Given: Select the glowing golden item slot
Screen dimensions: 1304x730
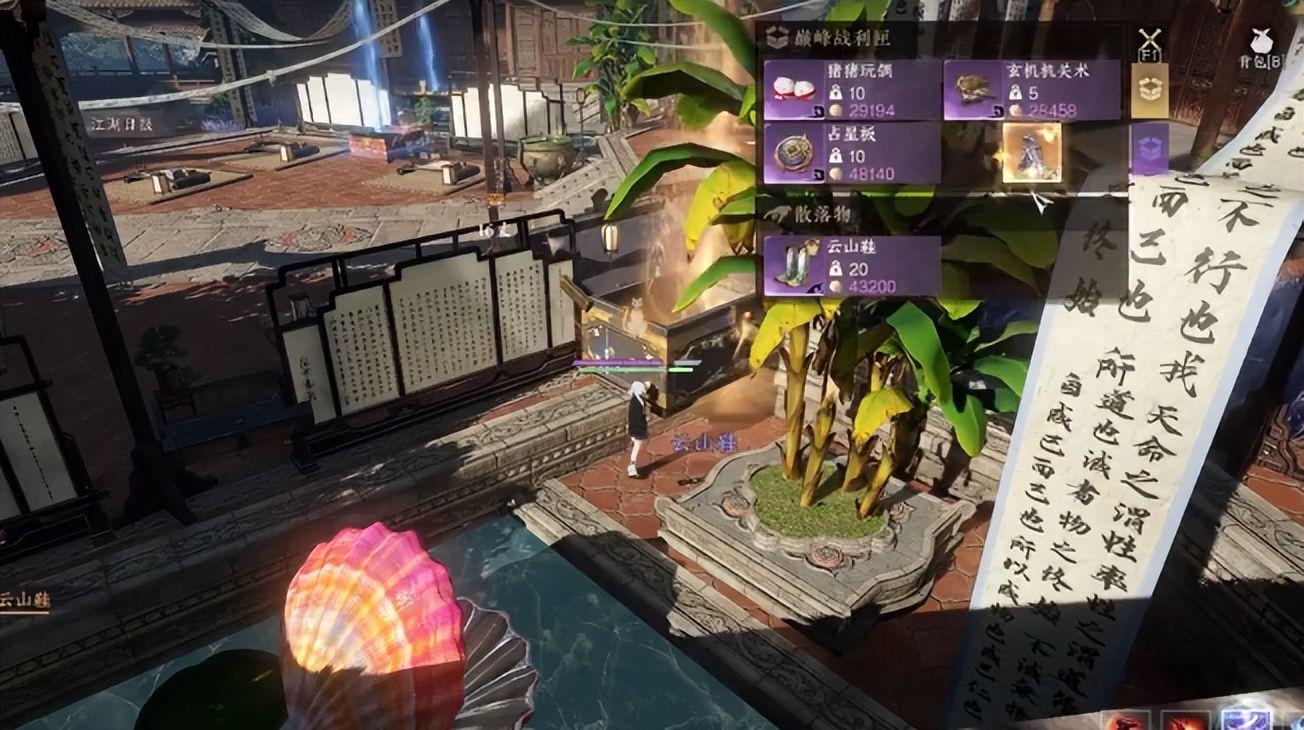Looking at the screenshot, I should coord(1031,153).
